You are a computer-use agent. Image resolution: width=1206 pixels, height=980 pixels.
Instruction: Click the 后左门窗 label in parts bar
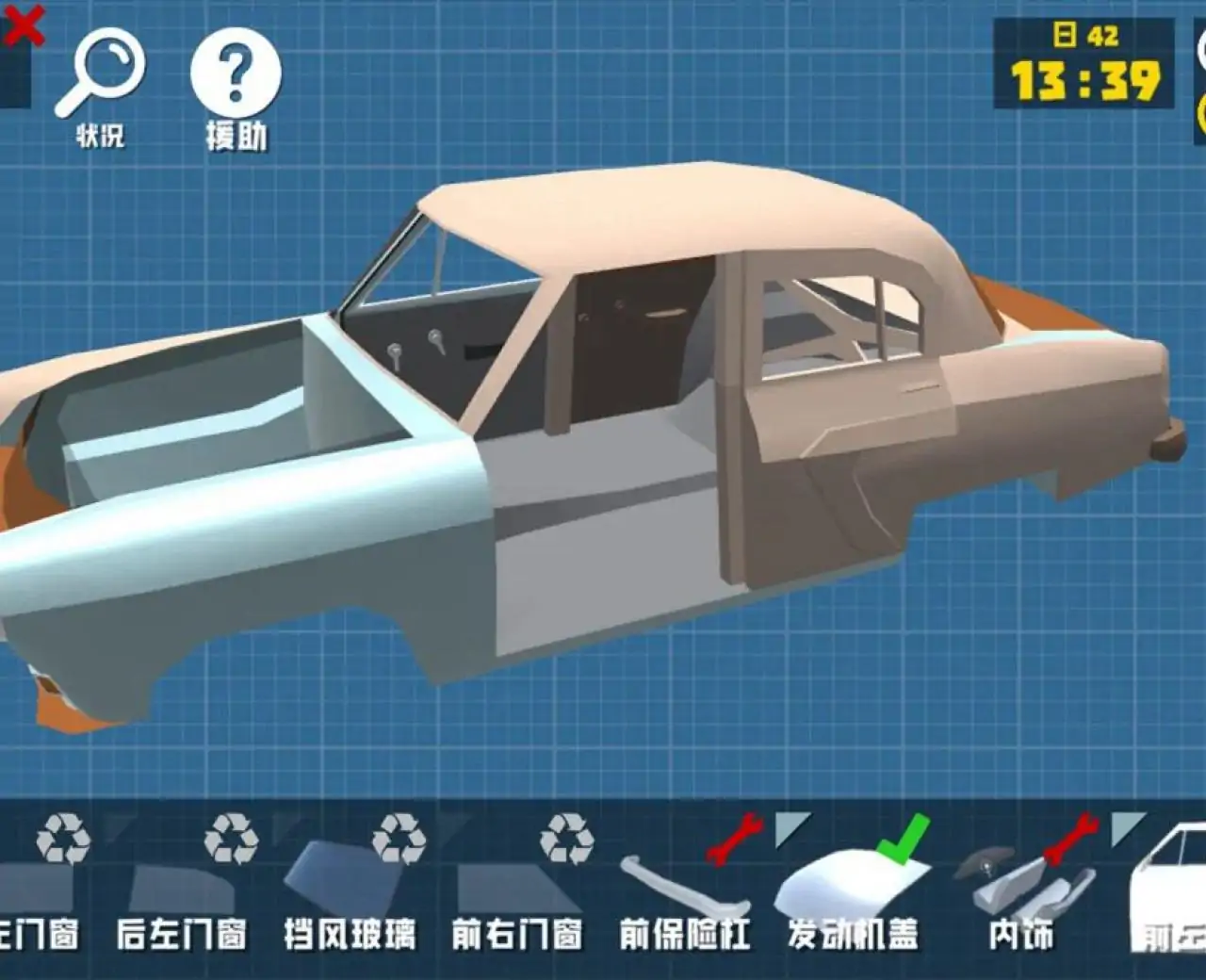pos(184,933)
